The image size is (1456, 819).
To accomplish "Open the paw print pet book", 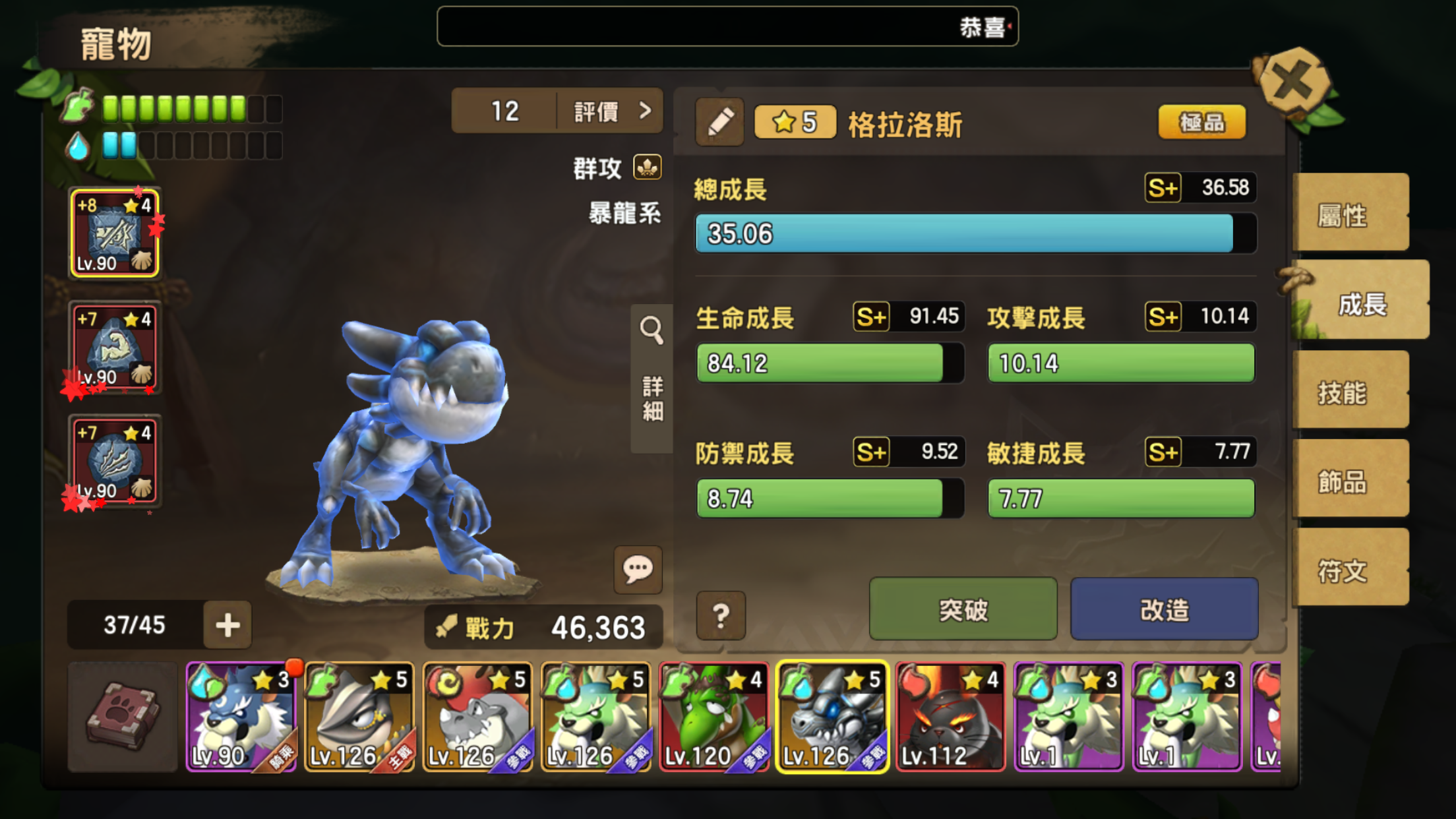I will point(123,717).
